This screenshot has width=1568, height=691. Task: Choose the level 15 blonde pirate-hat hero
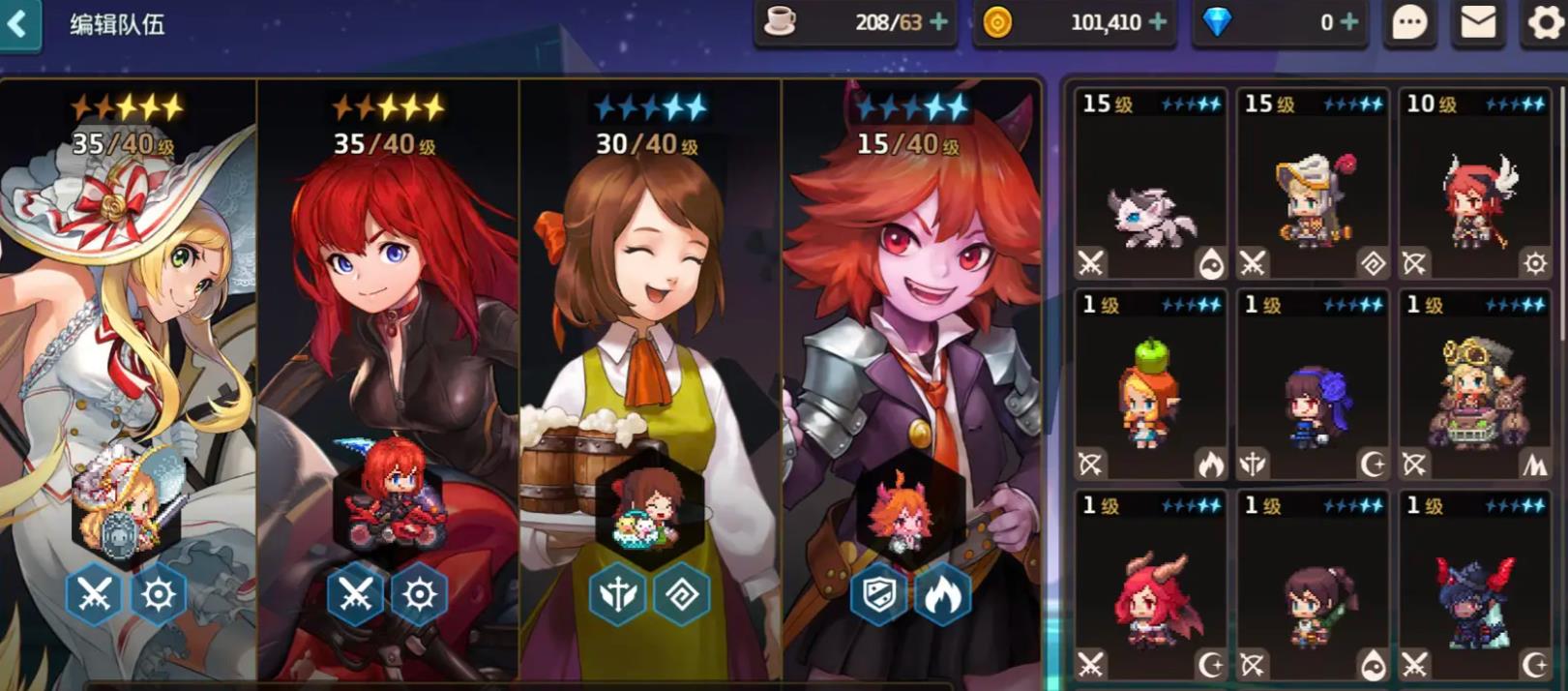pos(1313,184)
